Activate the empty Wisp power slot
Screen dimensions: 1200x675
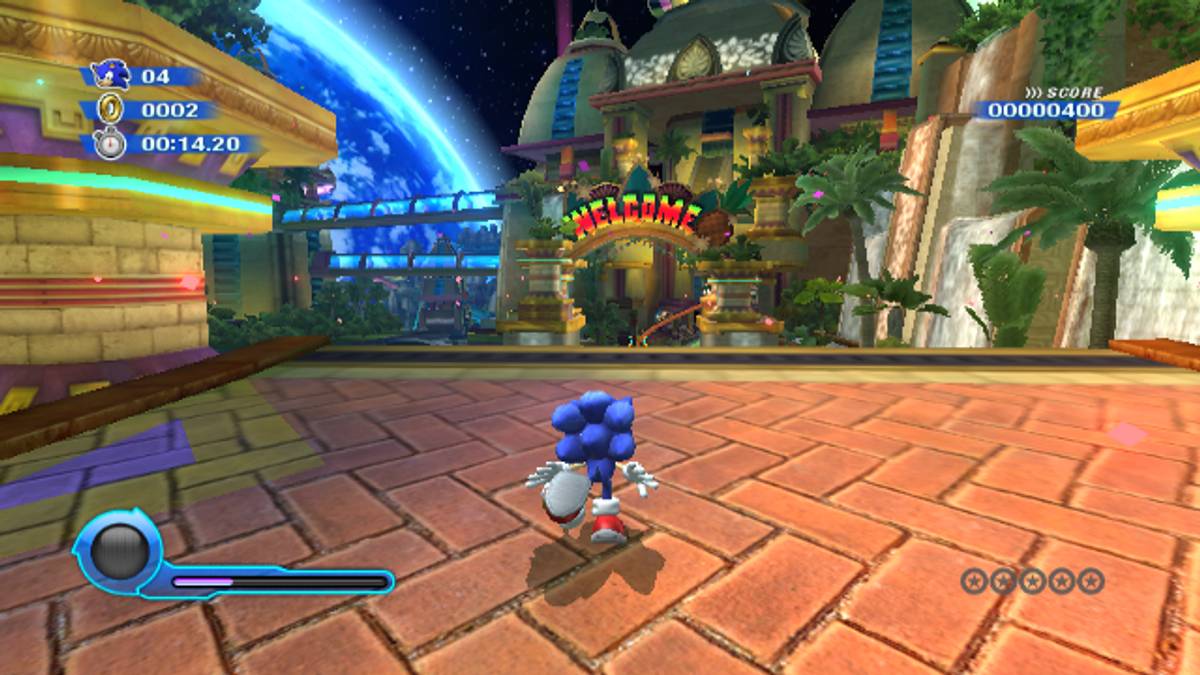116,552
